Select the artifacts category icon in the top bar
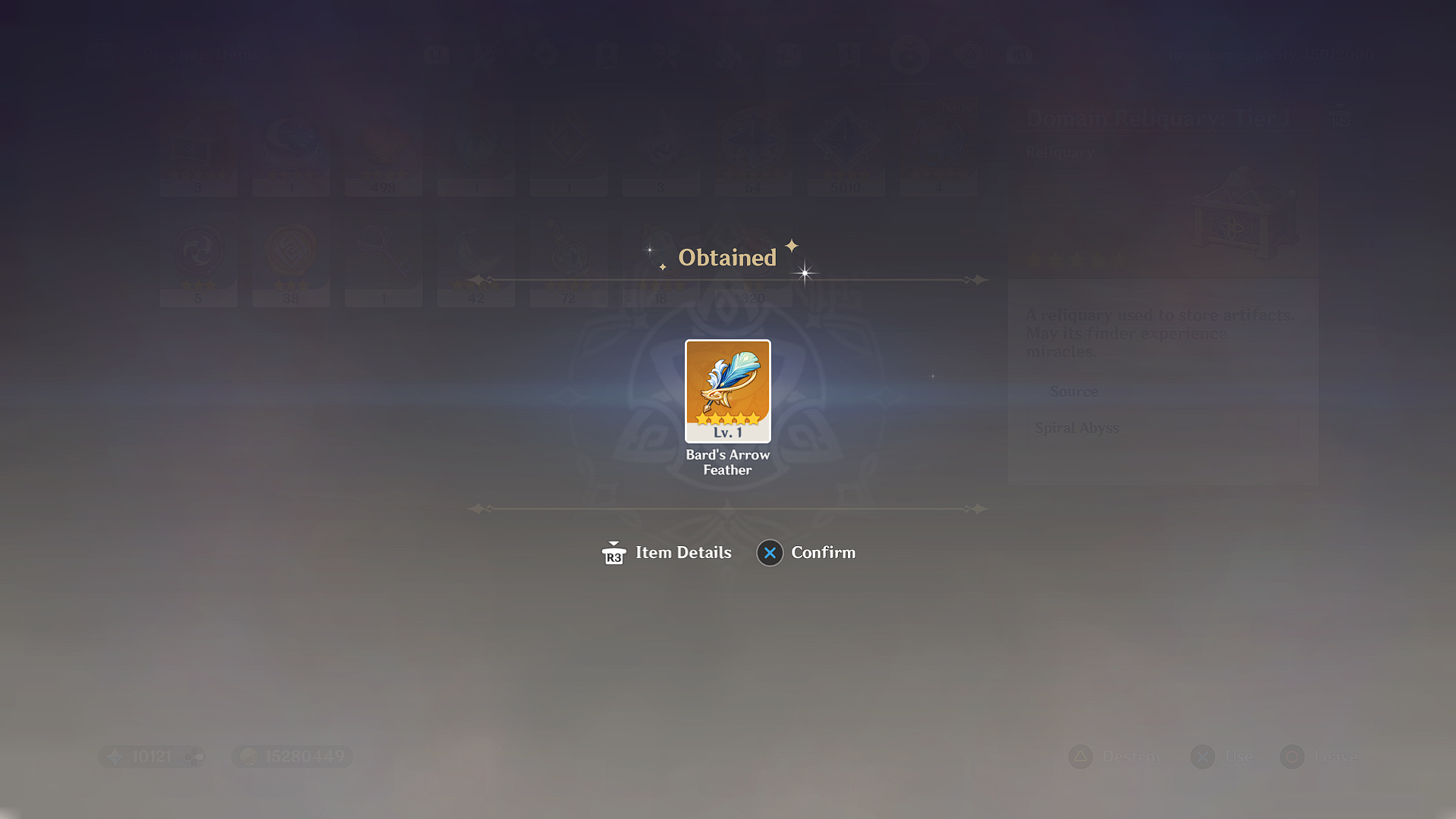The width and height of the screenshot is (1456, 819). click(548, 55)
